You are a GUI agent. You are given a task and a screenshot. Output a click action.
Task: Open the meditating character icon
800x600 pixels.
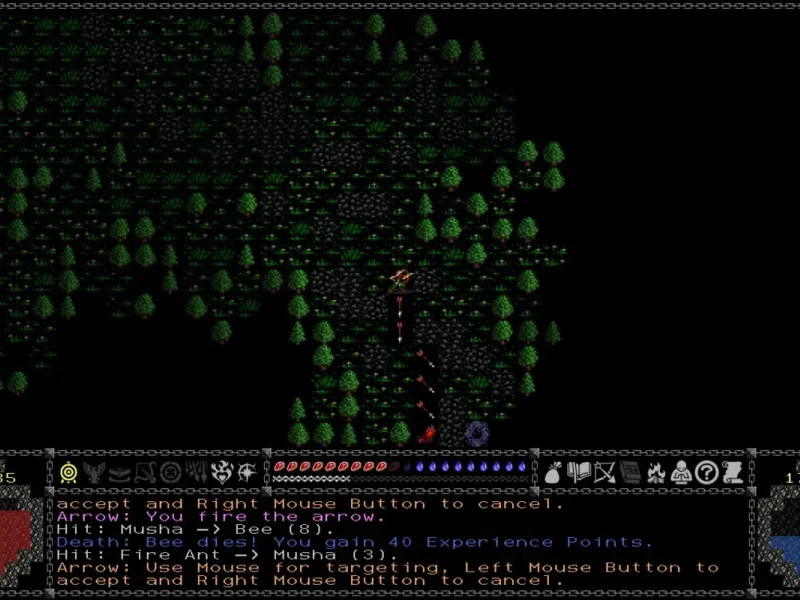coord(680,473)
